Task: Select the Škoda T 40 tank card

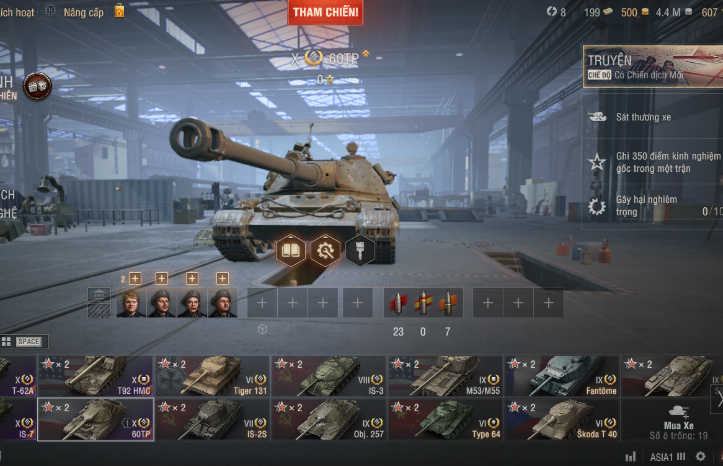Action: coord(562,419)
